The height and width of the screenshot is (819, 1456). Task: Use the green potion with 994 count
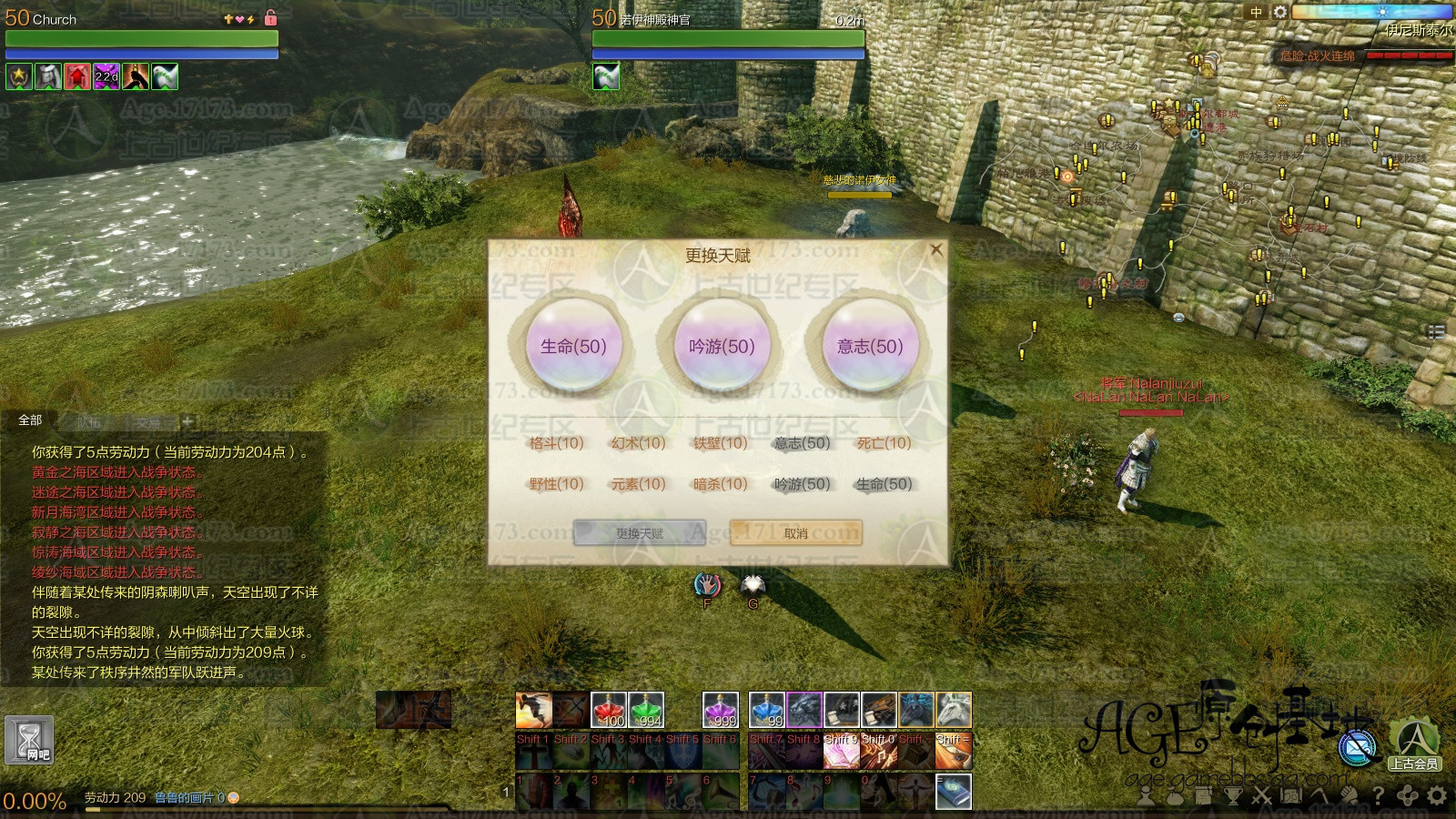point(645,710)
